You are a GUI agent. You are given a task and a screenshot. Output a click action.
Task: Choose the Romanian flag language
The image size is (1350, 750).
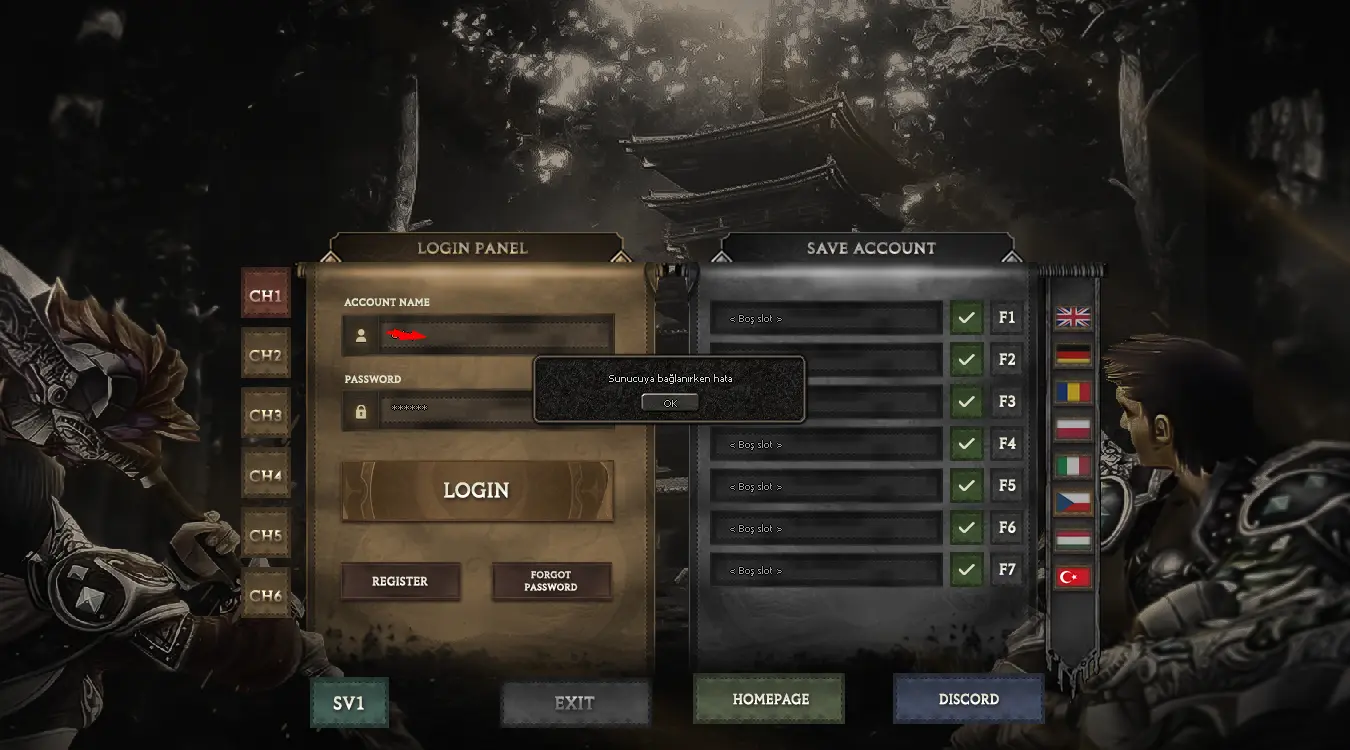pos(1073,392)
